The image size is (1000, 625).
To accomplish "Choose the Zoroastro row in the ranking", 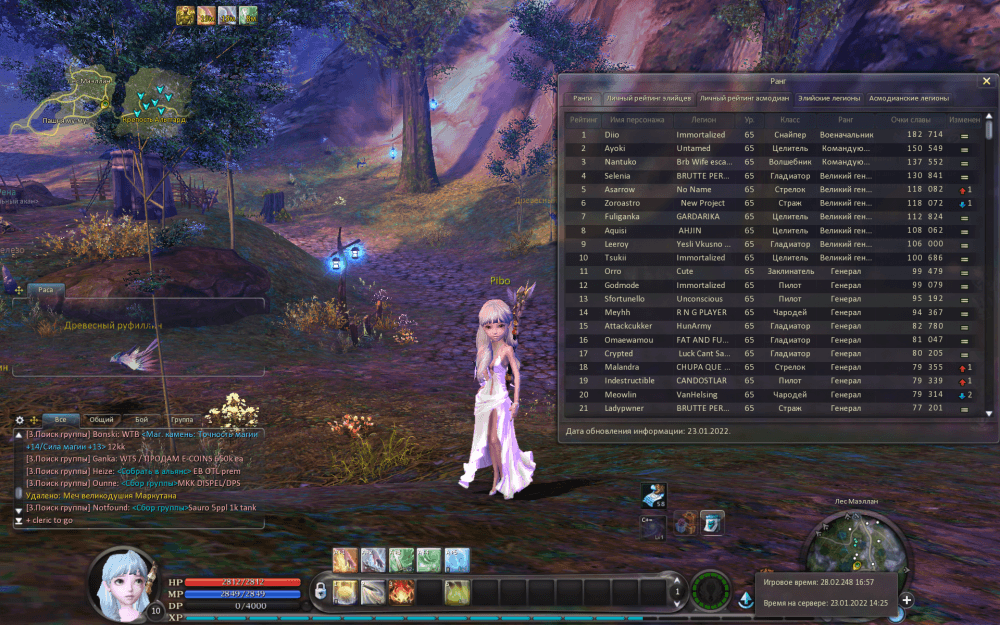I will pyautogui.click(x=622, y=203).
